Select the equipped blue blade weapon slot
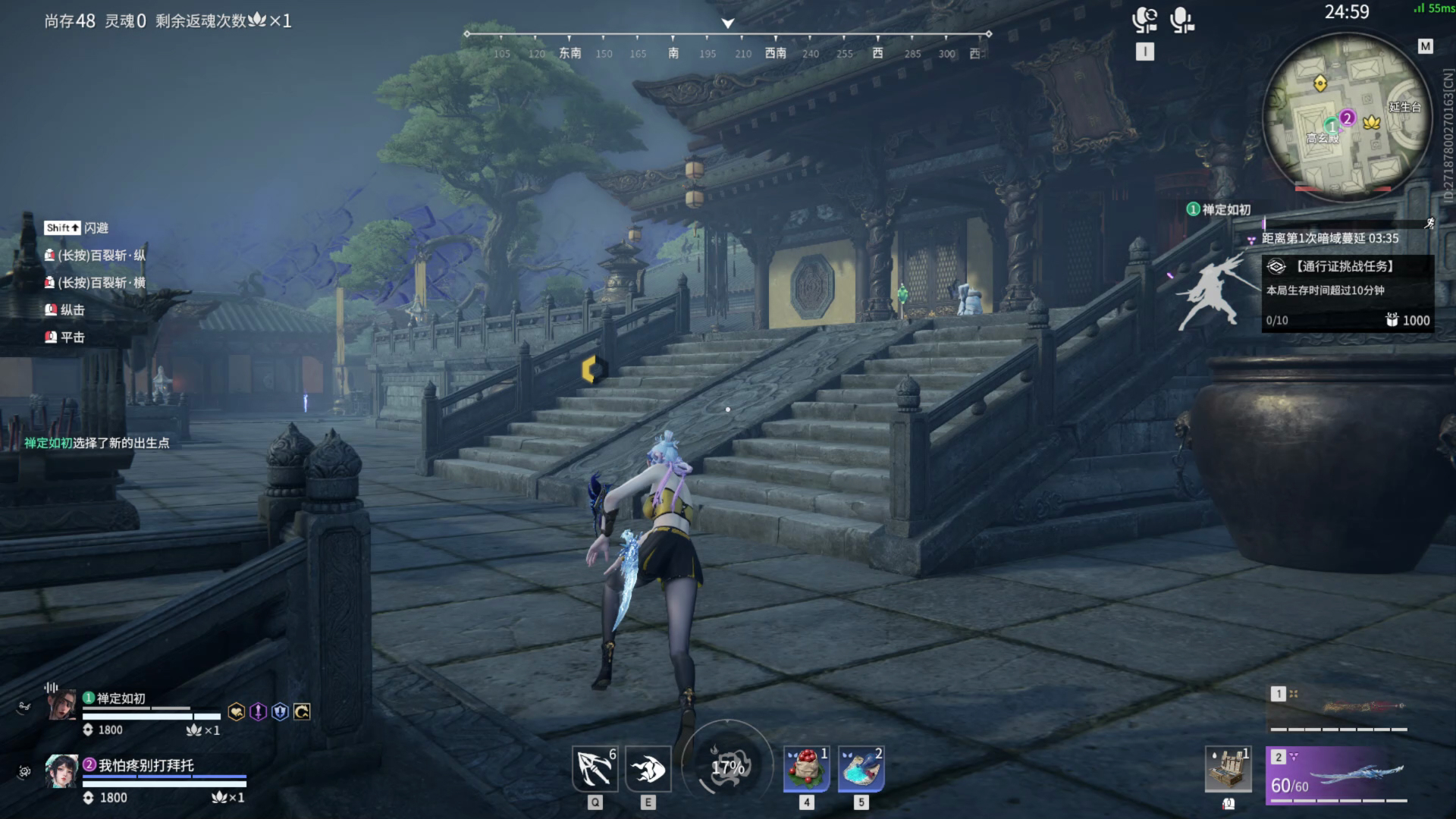The image size is (1456, 819). (x=1338, y=773)
